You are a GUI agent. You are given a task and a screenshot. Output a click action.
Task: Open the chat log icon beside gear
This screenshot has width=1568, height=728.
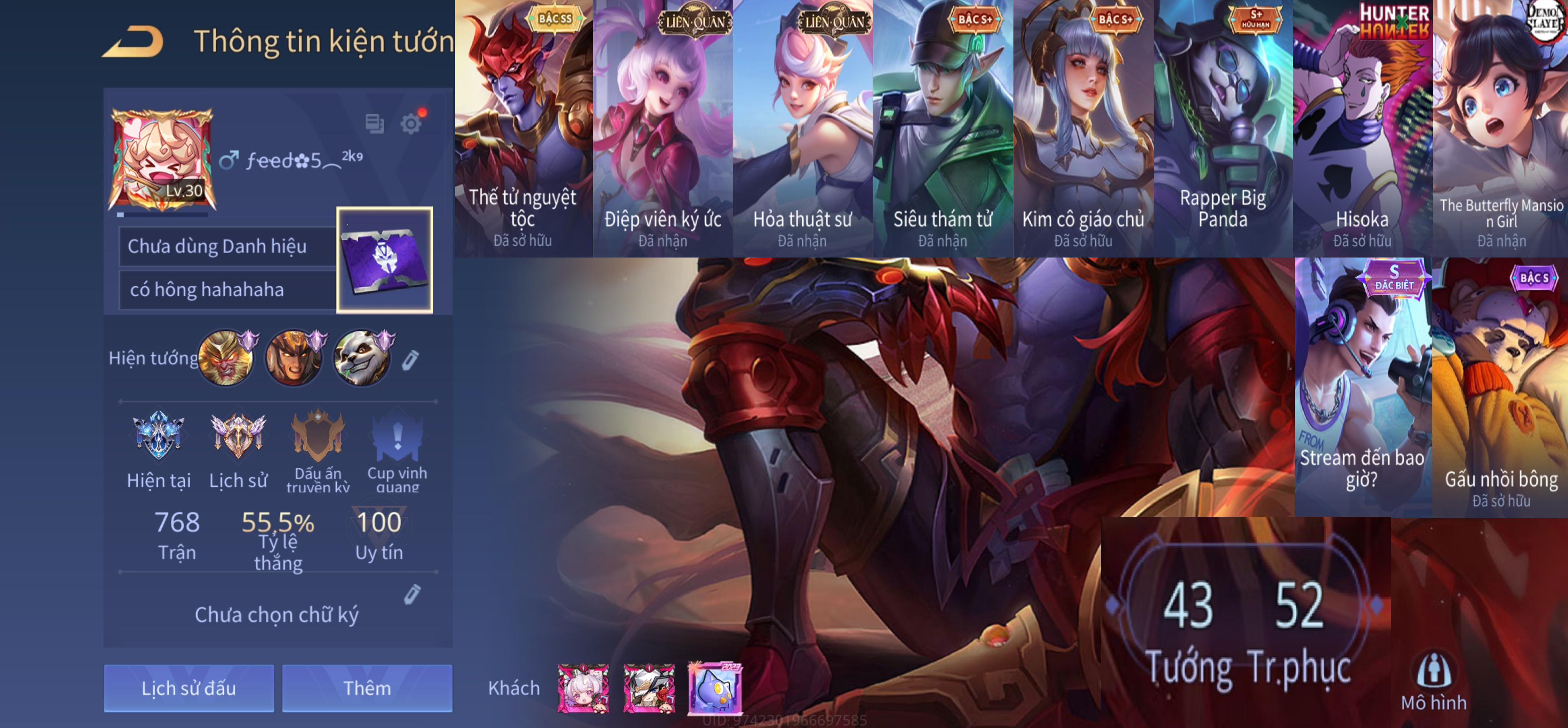pyautogui.click(x=374, y=124)
